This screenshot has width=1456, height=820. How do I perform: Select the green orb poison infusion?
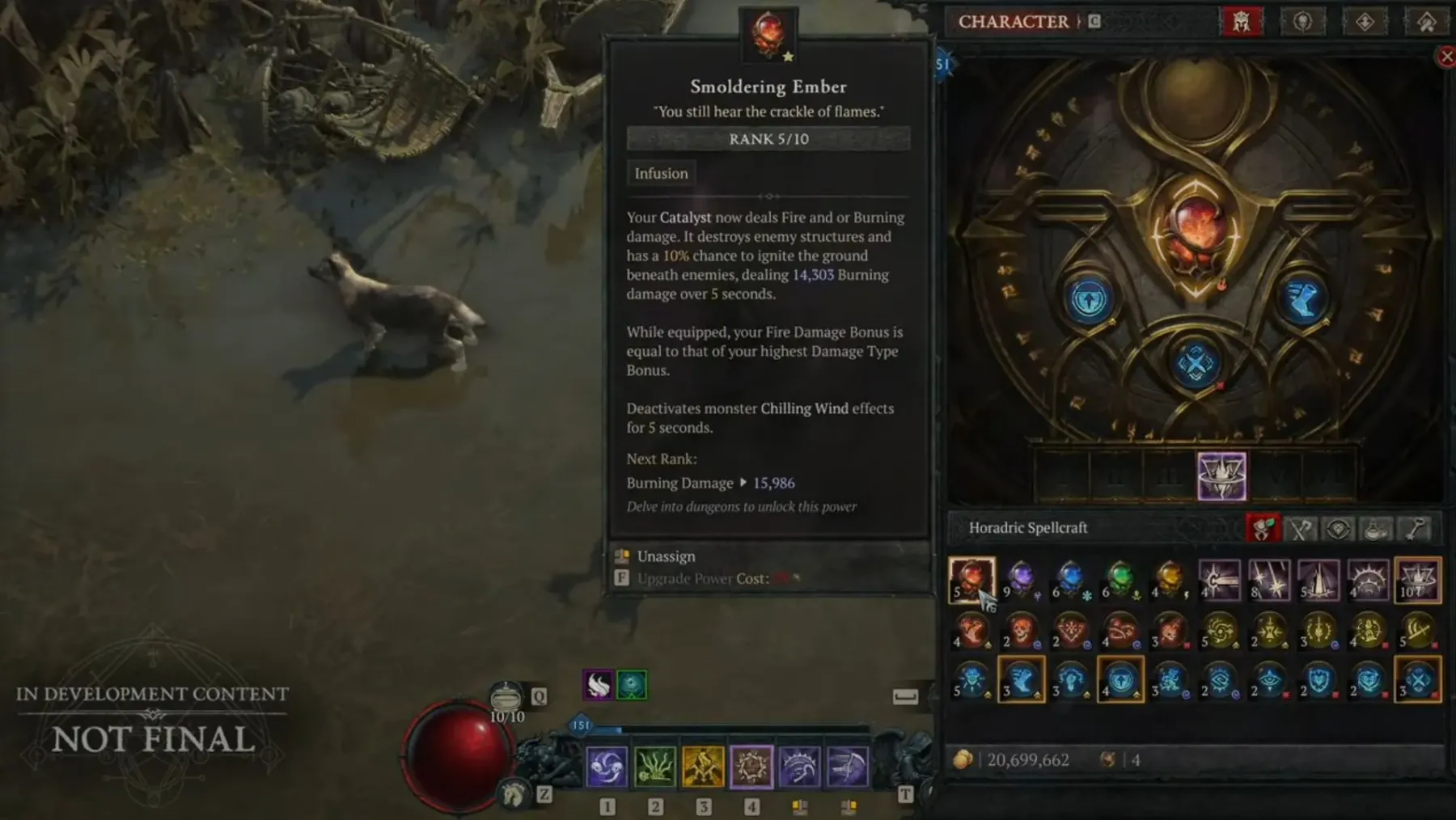(1120, 579)
